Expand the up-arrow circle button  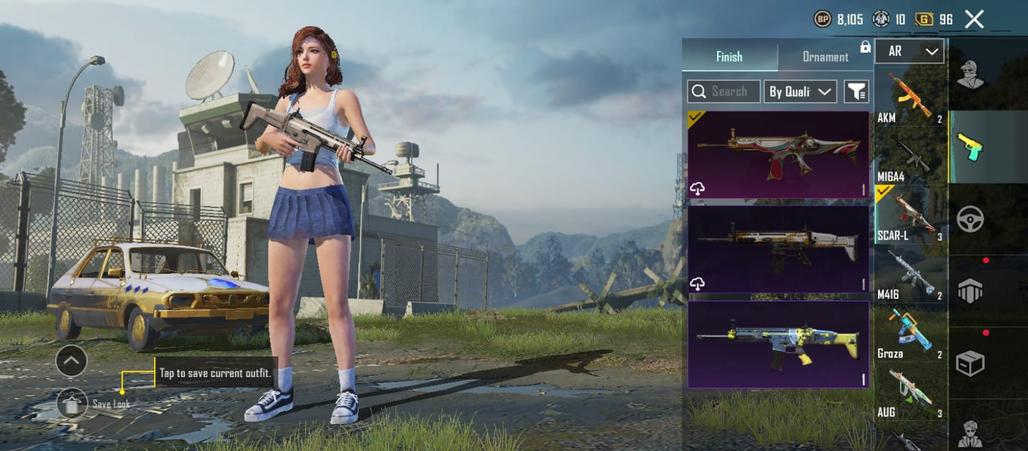[71, 360]
